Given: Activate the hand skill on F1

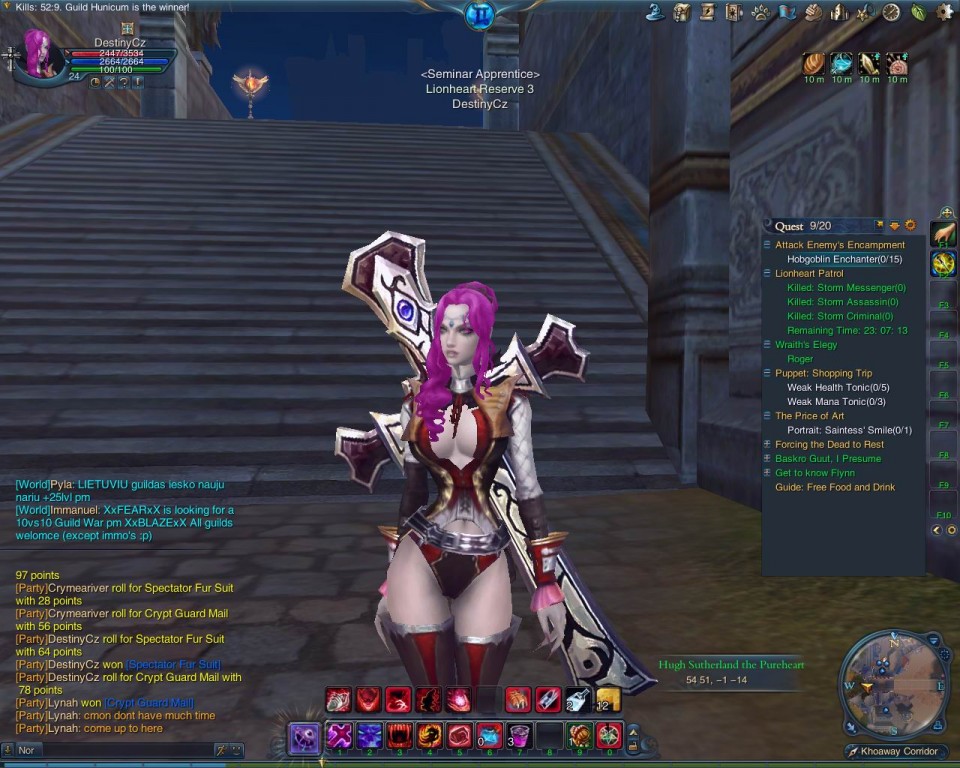Looking at the screenshot, I should [x=943, y=234].
